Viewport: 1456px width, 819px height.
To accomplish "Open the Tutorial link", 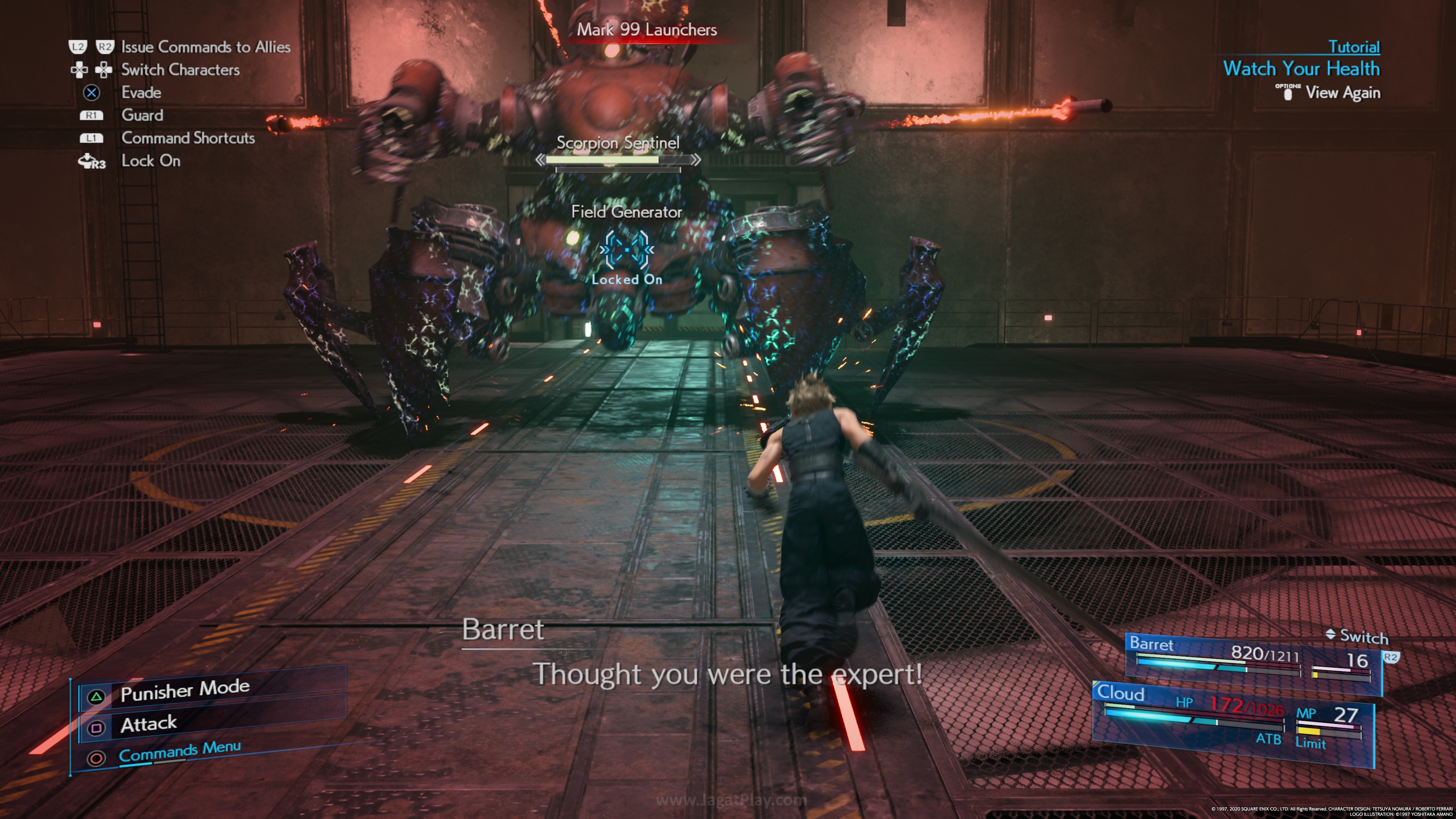I will pos(1353,47).
